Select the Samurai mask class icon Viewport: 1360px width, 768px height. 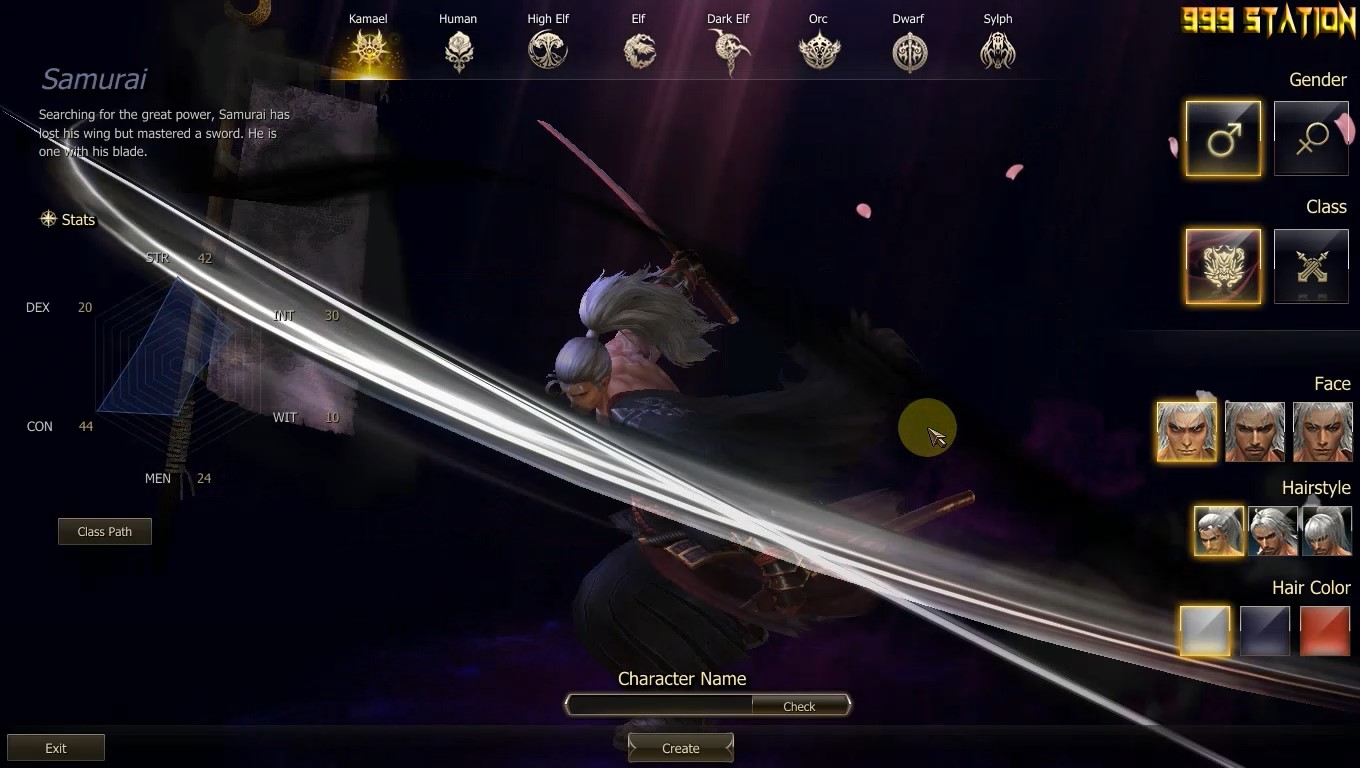click(1223, 266)
